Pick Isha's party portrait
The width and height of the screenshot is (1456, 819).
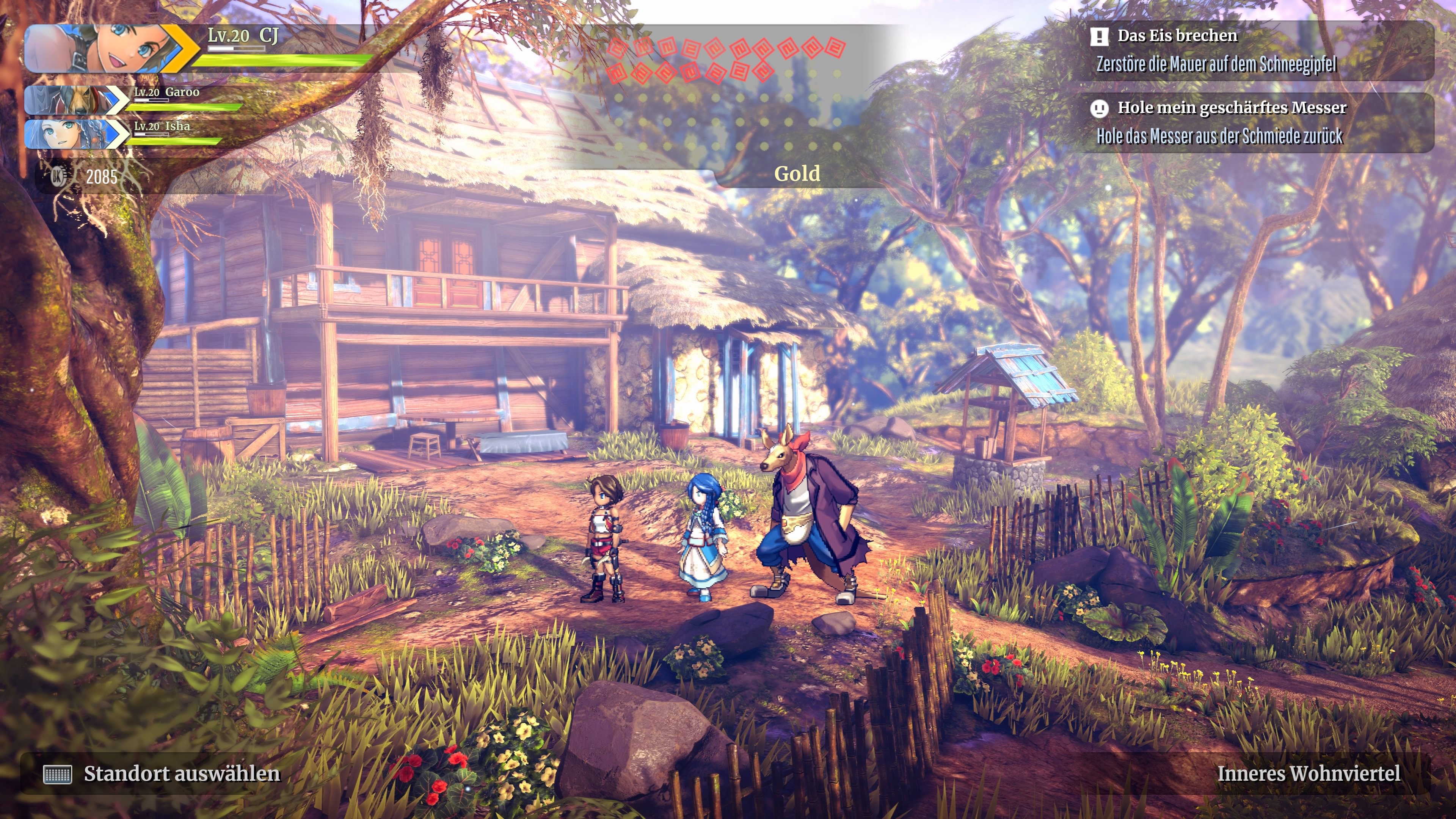(x=71, y=134)
